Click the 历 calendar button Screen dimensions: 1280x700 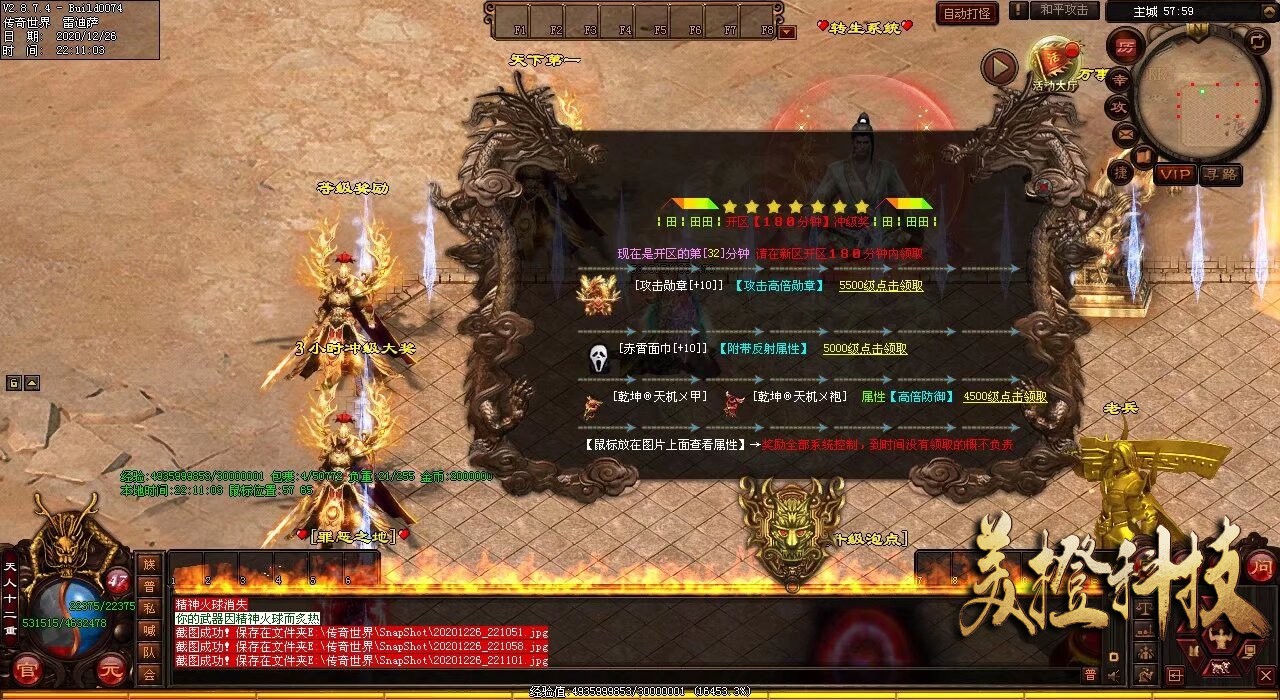[1126, 46]
